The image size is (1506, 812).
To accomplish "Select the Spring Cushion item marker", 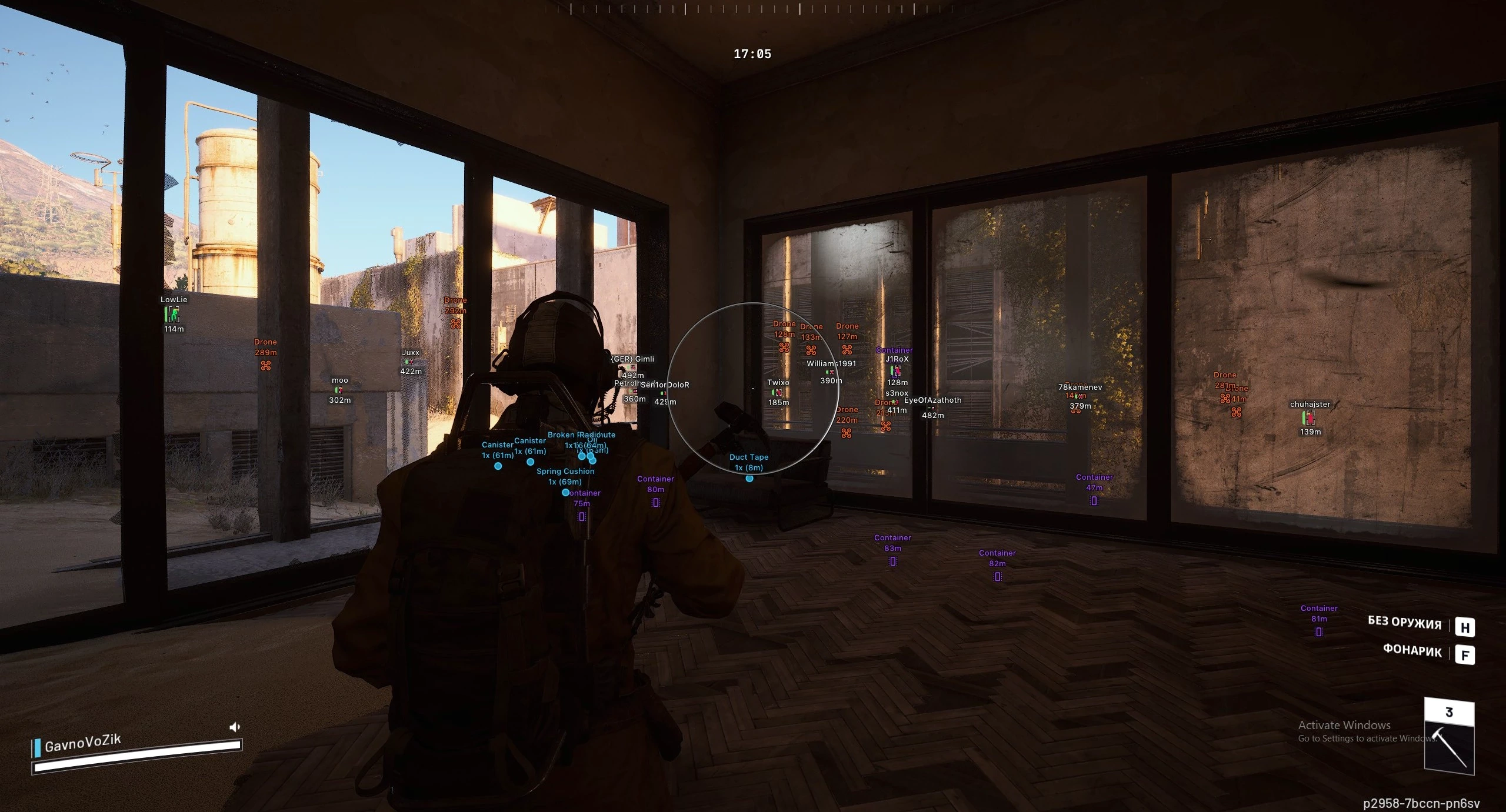I will [x=566, y=493].
